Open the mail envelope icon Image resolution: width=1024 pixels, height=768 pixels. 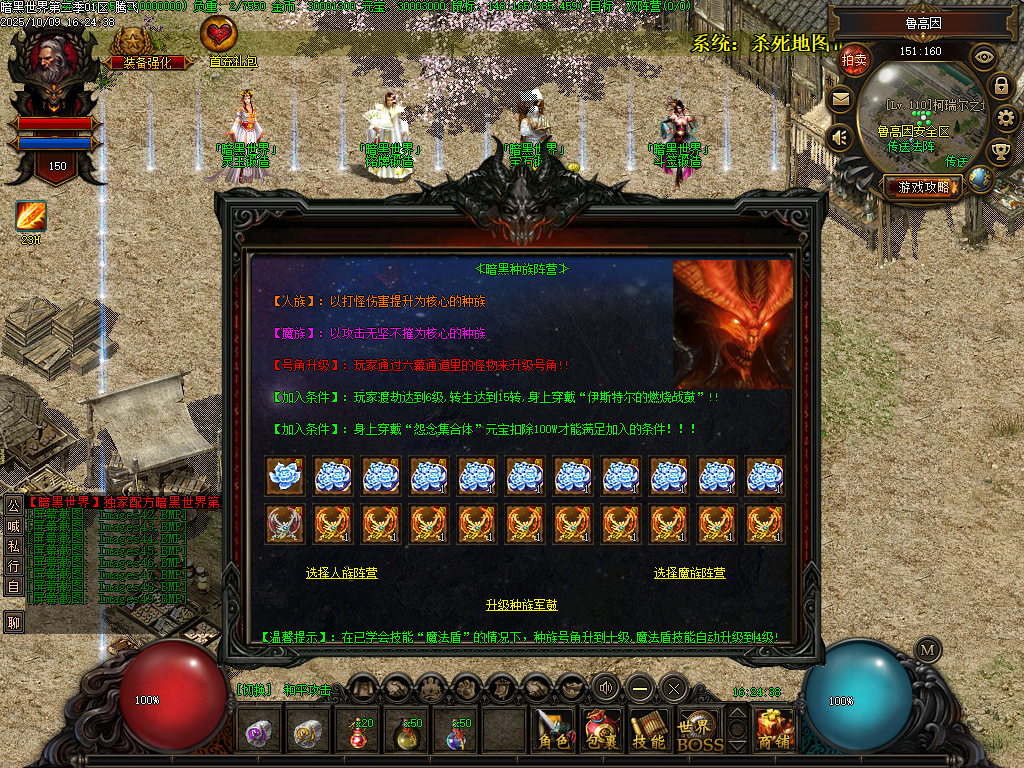[840, 99]
